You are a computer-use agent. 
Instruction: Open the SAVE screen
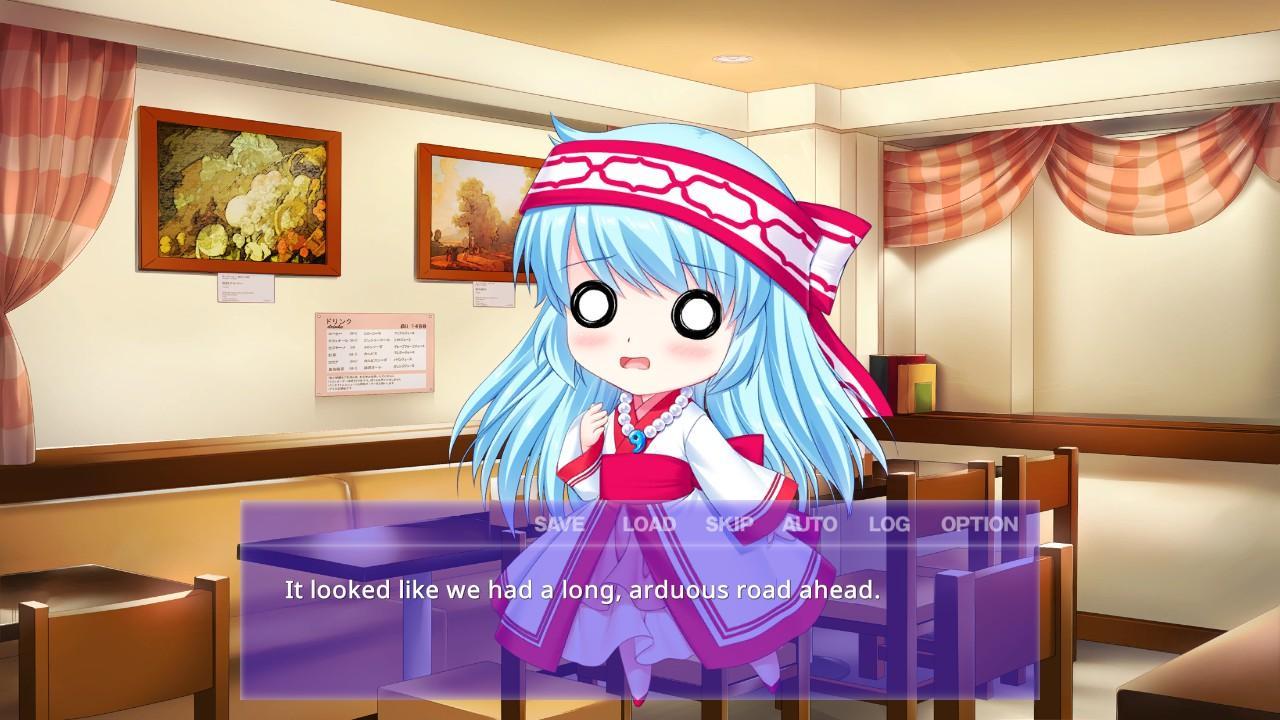560,522
